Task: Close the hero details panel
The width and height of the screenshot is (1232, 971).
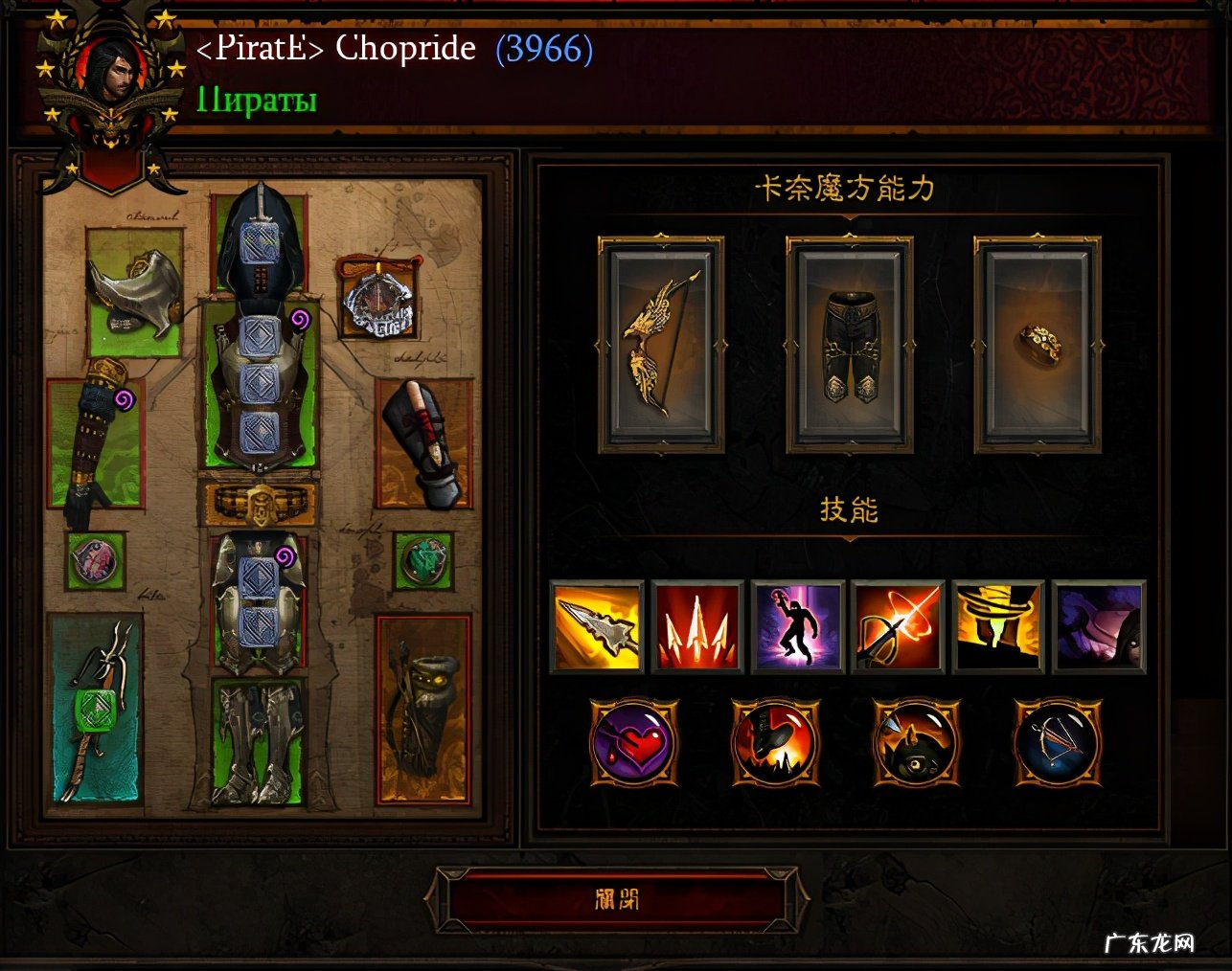Action: point(616,899)
